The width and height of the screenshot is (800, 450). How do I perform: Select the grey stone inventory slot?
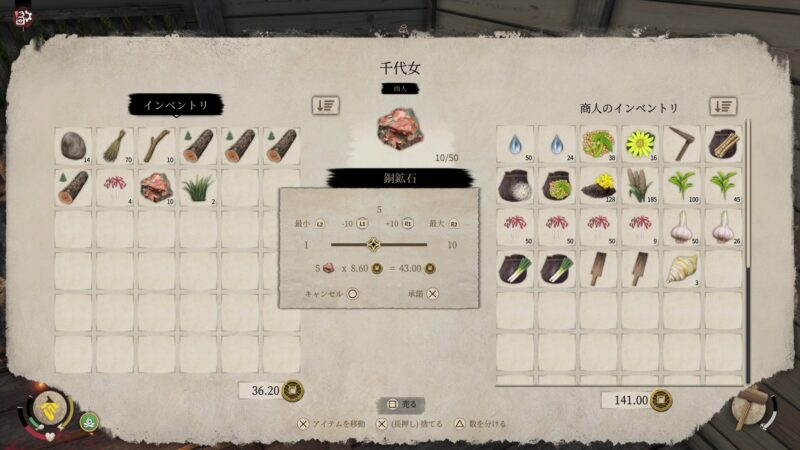[x=72, y=146]
